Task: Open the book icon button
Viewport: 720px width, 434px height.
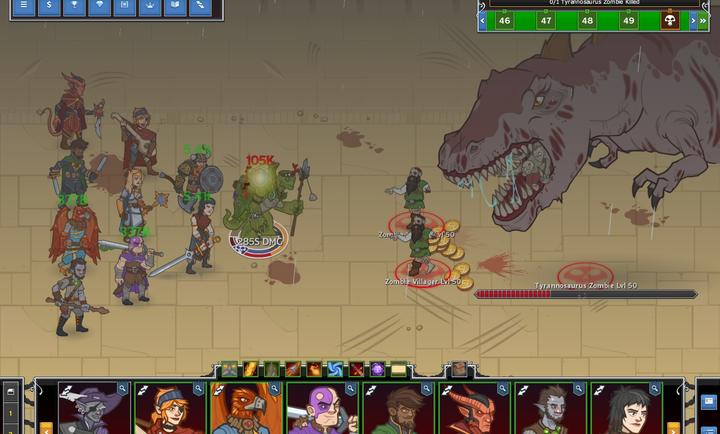Action: click(175, 6)
